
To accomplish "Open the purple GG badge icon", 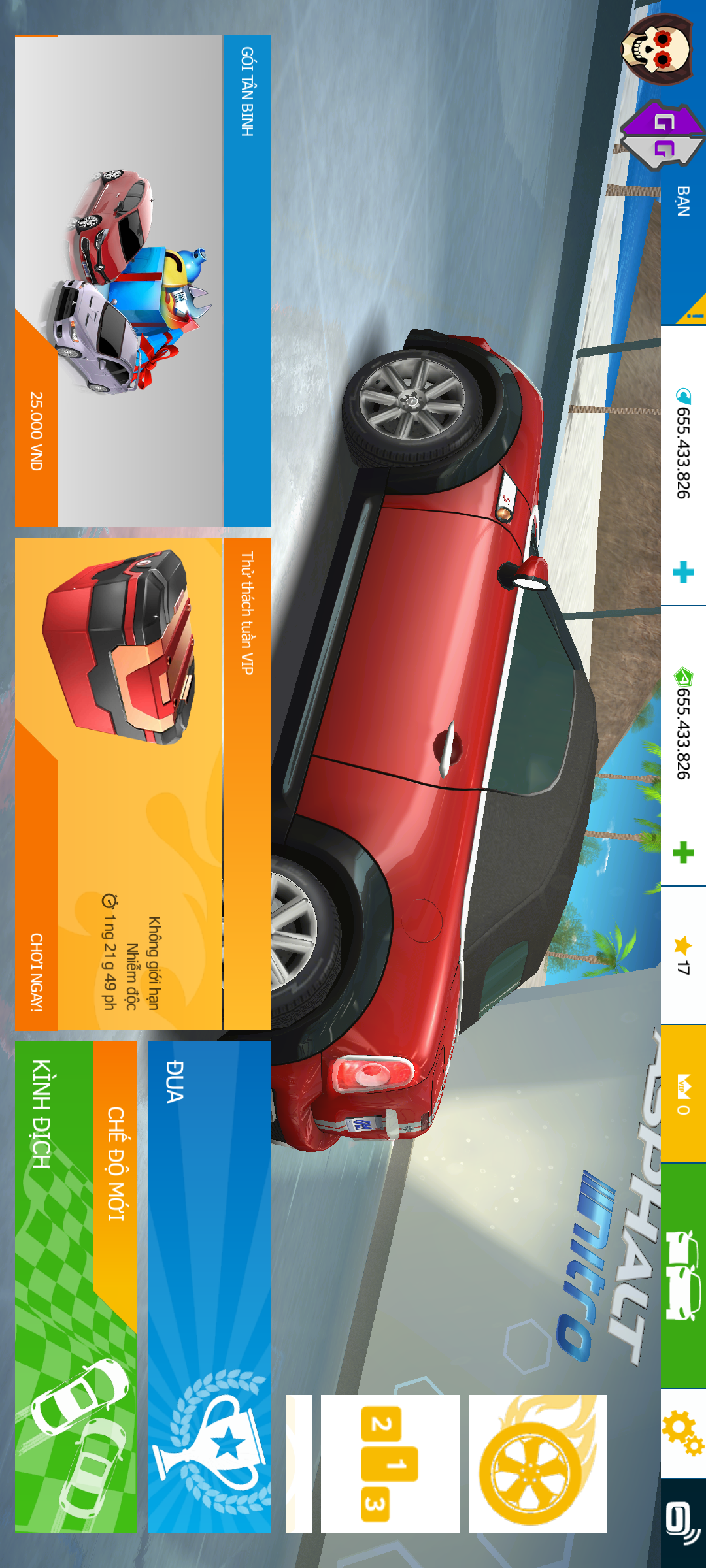I will 662,135.
